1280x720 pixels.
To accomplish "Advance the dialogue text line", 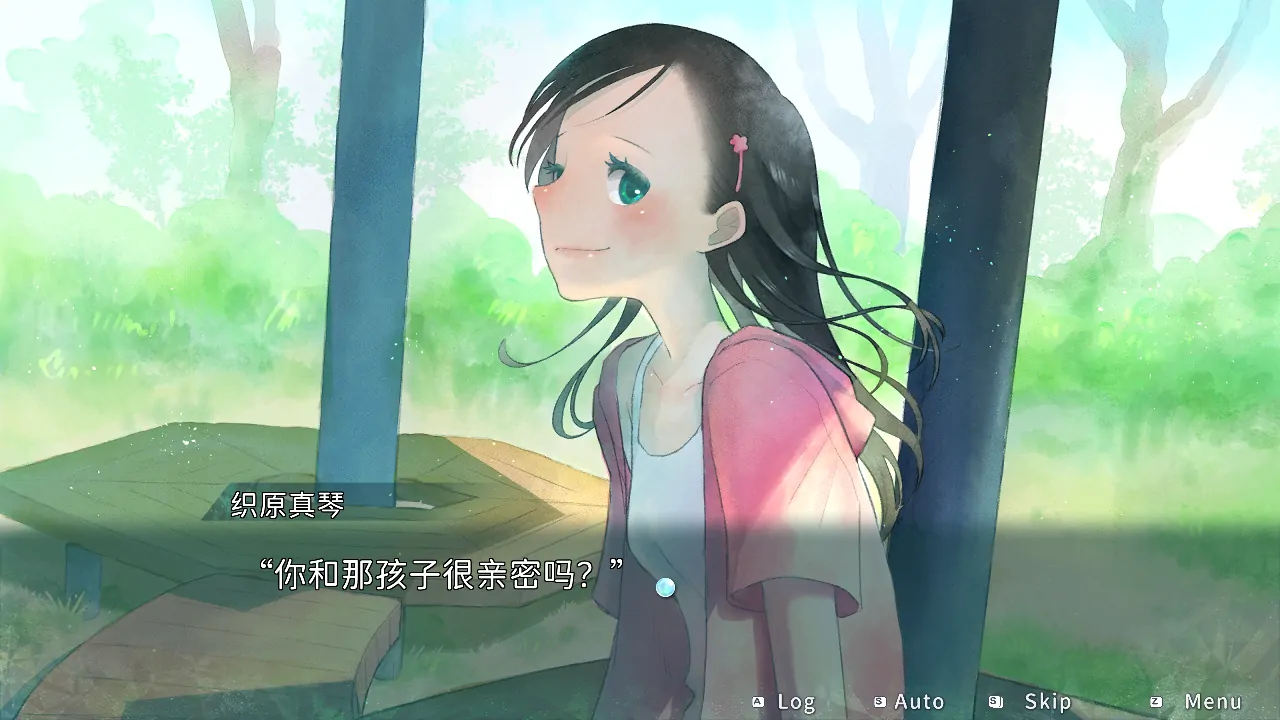I will pos(665,588).
